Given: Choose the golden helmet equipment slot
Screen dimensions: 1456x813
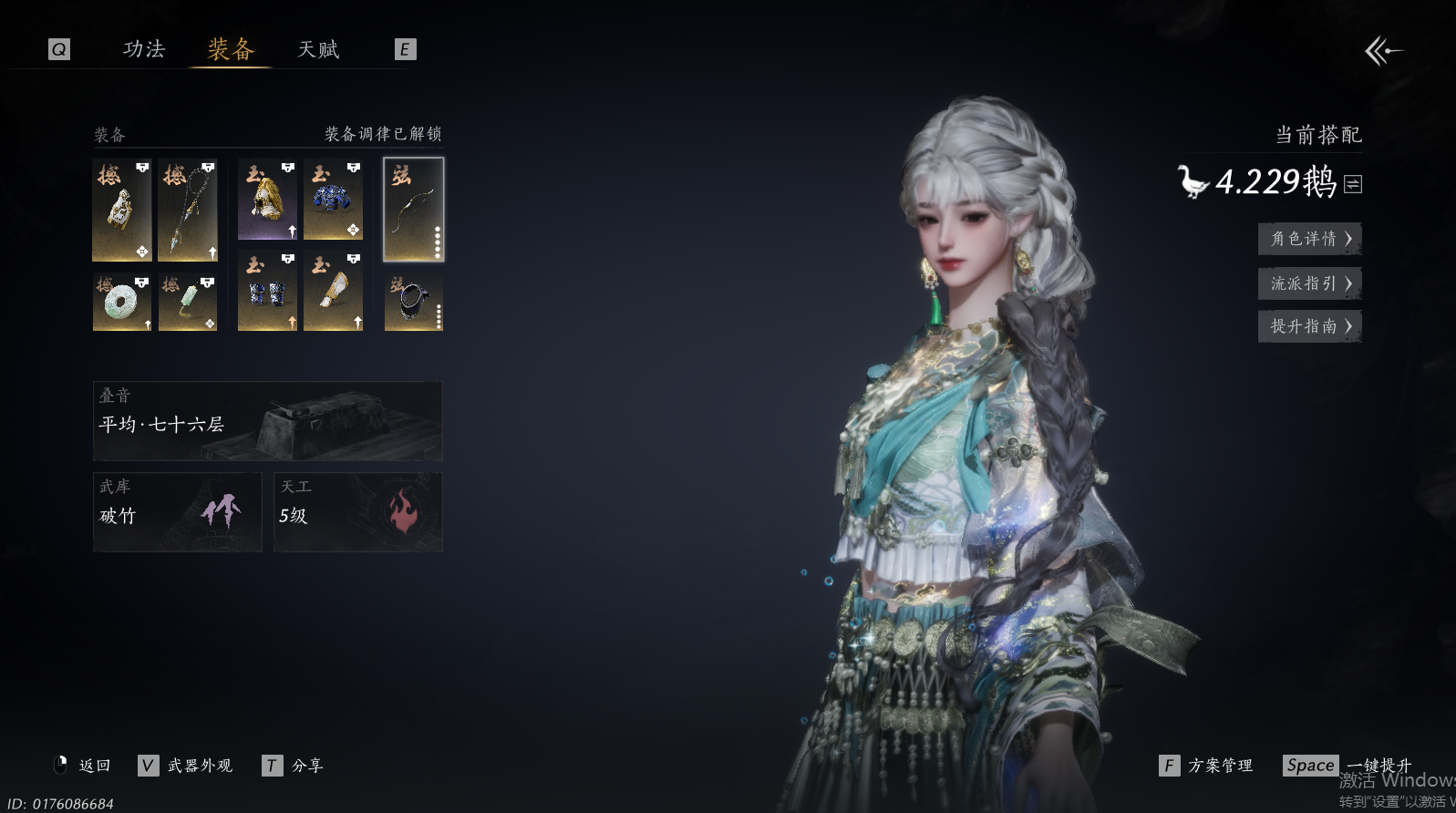Looking at the screenshot, I should tap(267, 200).
